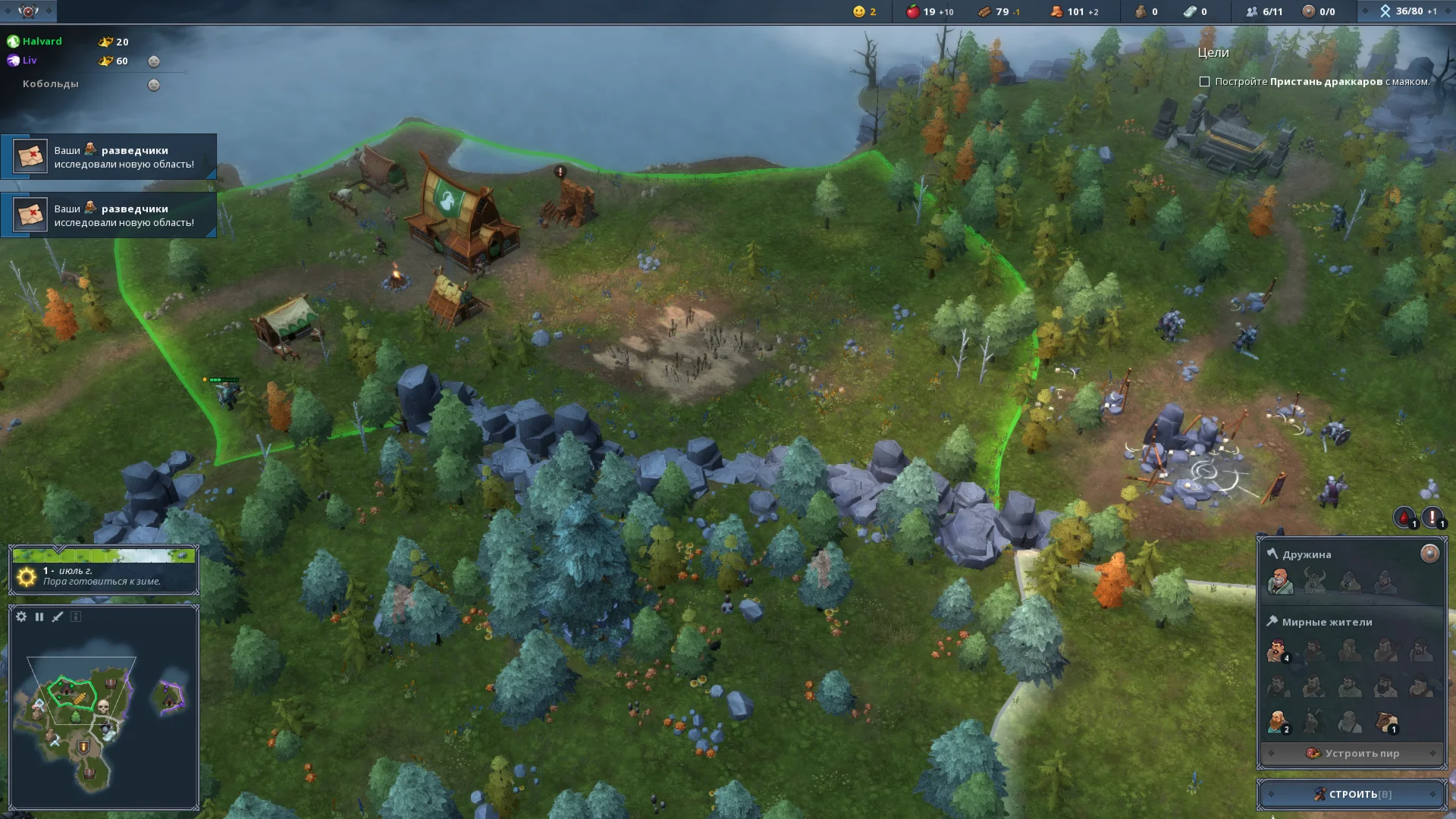
Task: Select the villagers portrait with count 4
Action: coord(1278,651)
